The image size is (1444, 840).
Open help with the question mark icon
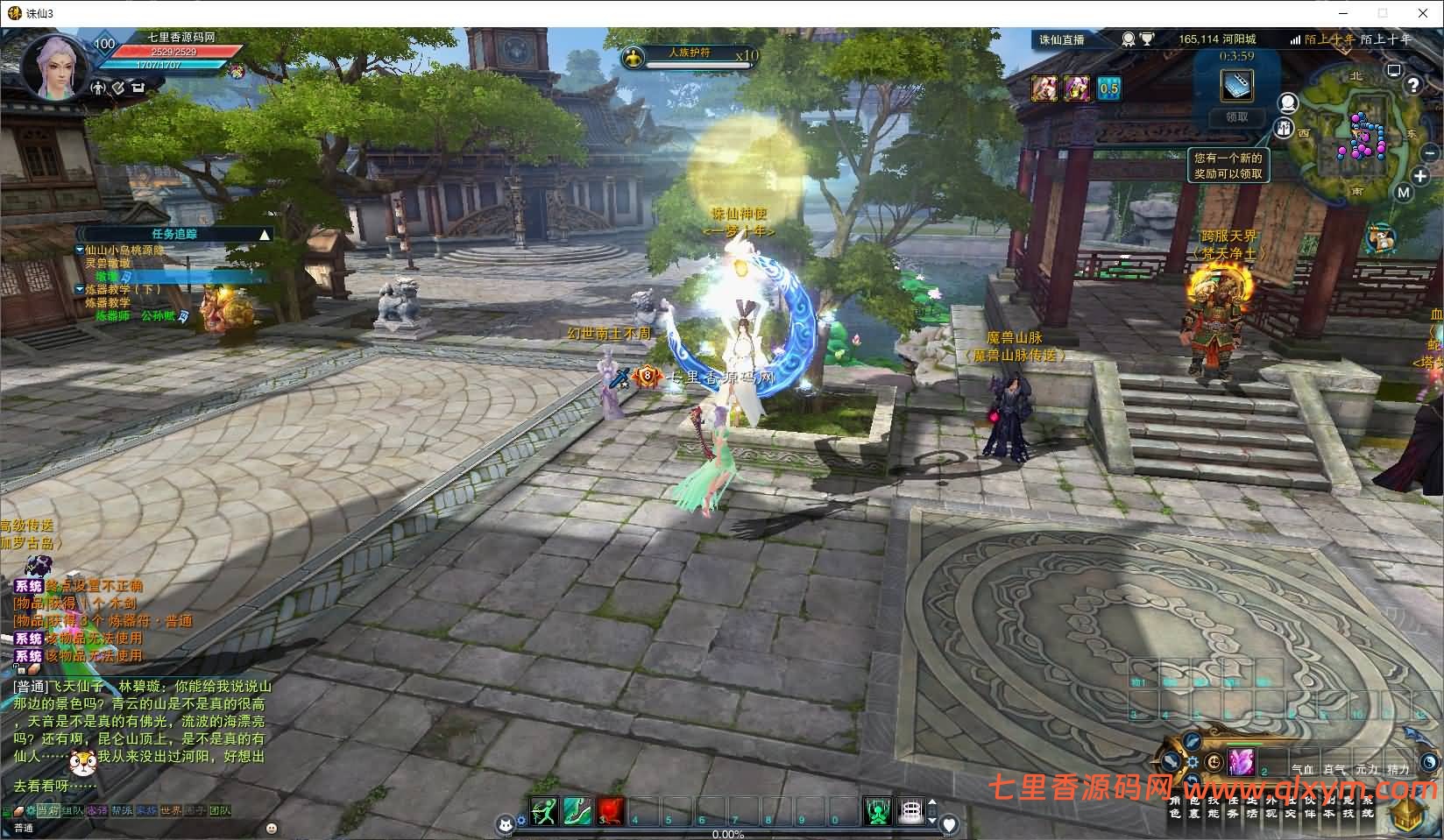click(1412, 84)
